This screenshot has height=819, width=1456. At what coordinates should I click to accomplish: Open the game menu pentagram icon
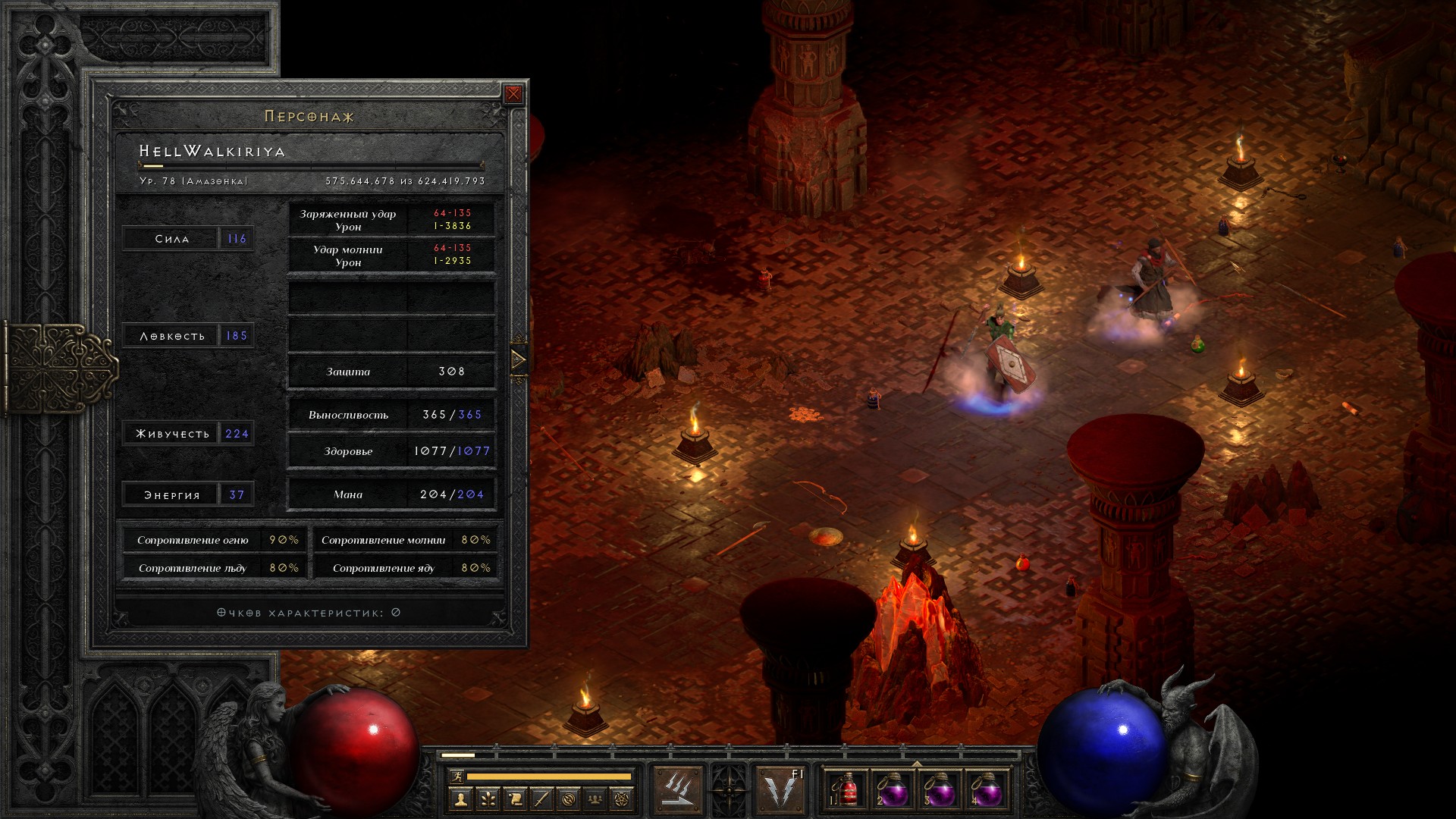coord(623,799)
